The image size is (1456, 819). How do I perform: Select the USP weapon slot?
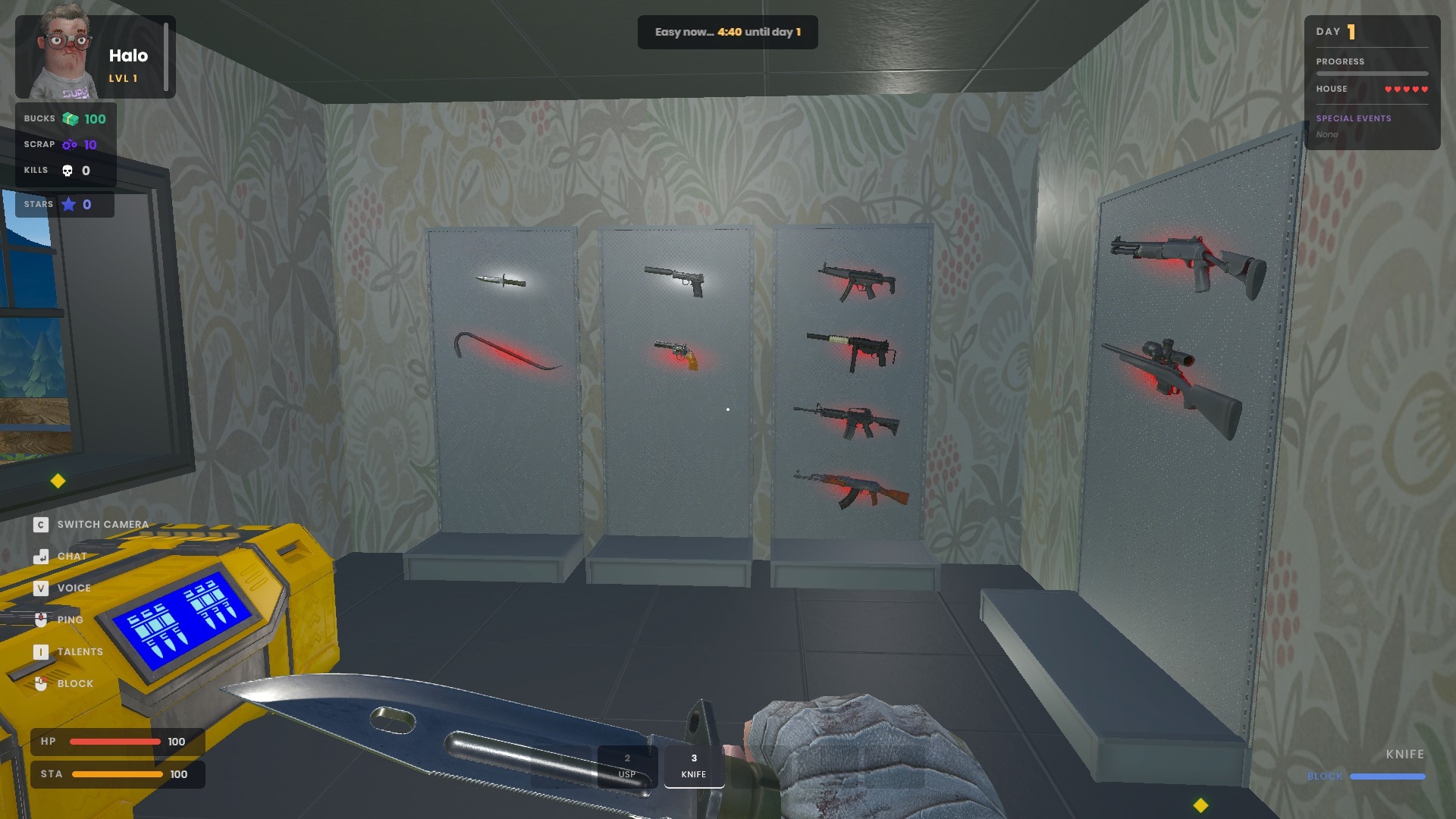[x=627, y=766]
